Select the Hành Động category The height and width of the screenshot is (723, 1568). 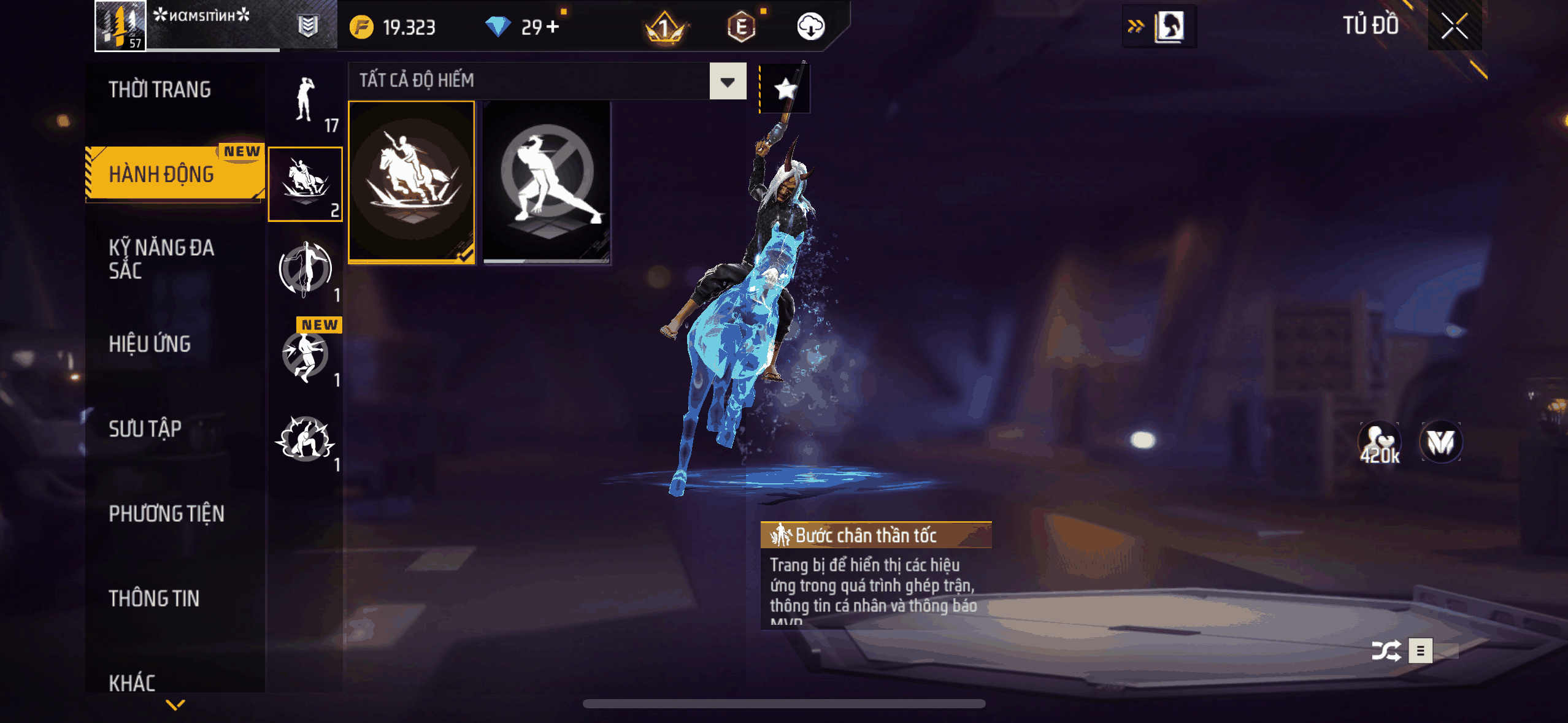click(162, 174)
